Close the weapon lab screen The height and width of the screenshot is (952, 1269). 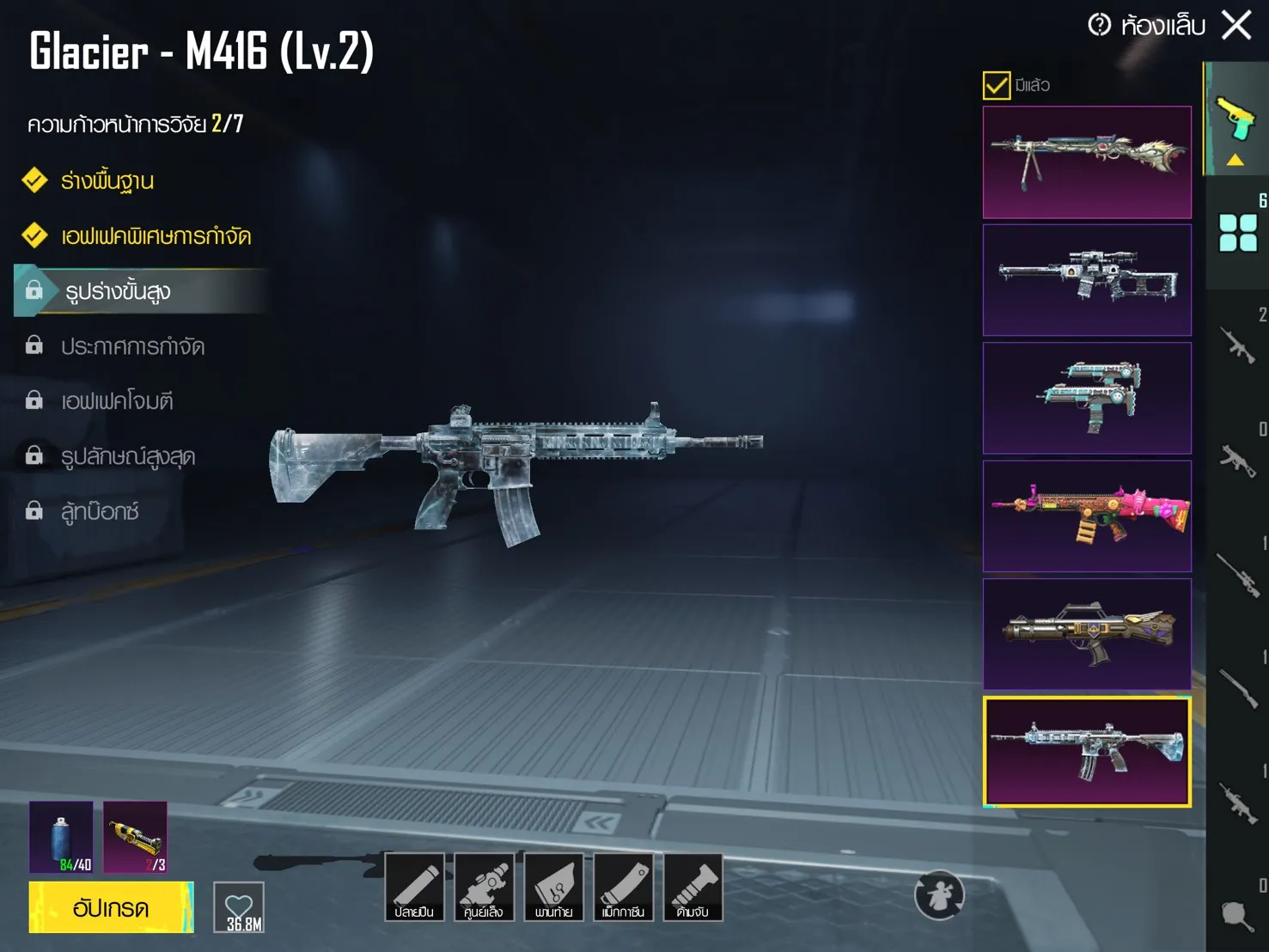1236,25
